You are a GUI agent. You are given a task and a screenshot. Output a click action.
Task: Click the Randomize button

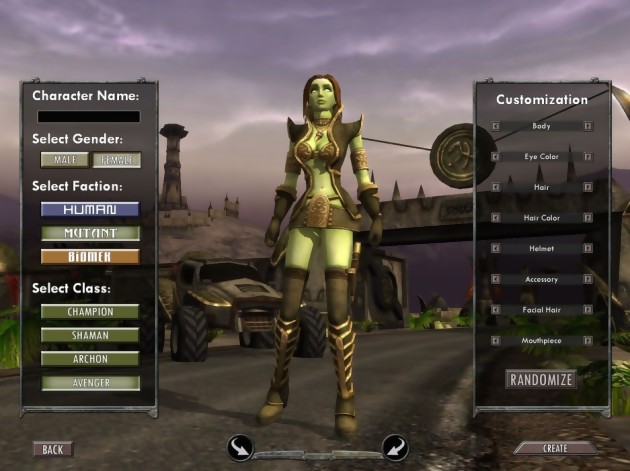541,380
